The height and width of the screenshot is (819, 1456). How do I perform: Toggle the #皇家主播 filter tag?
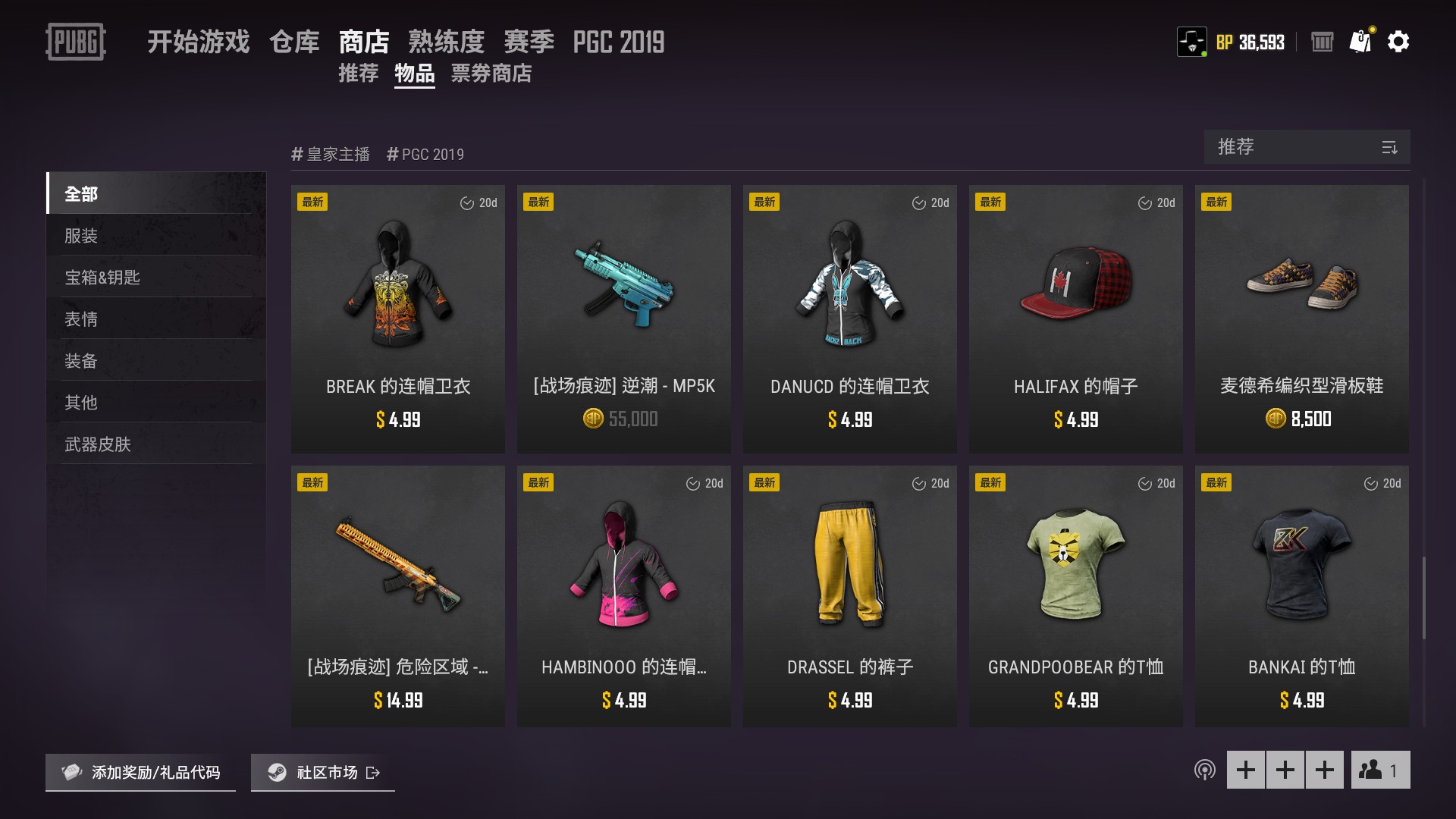[x=330, y=153]
